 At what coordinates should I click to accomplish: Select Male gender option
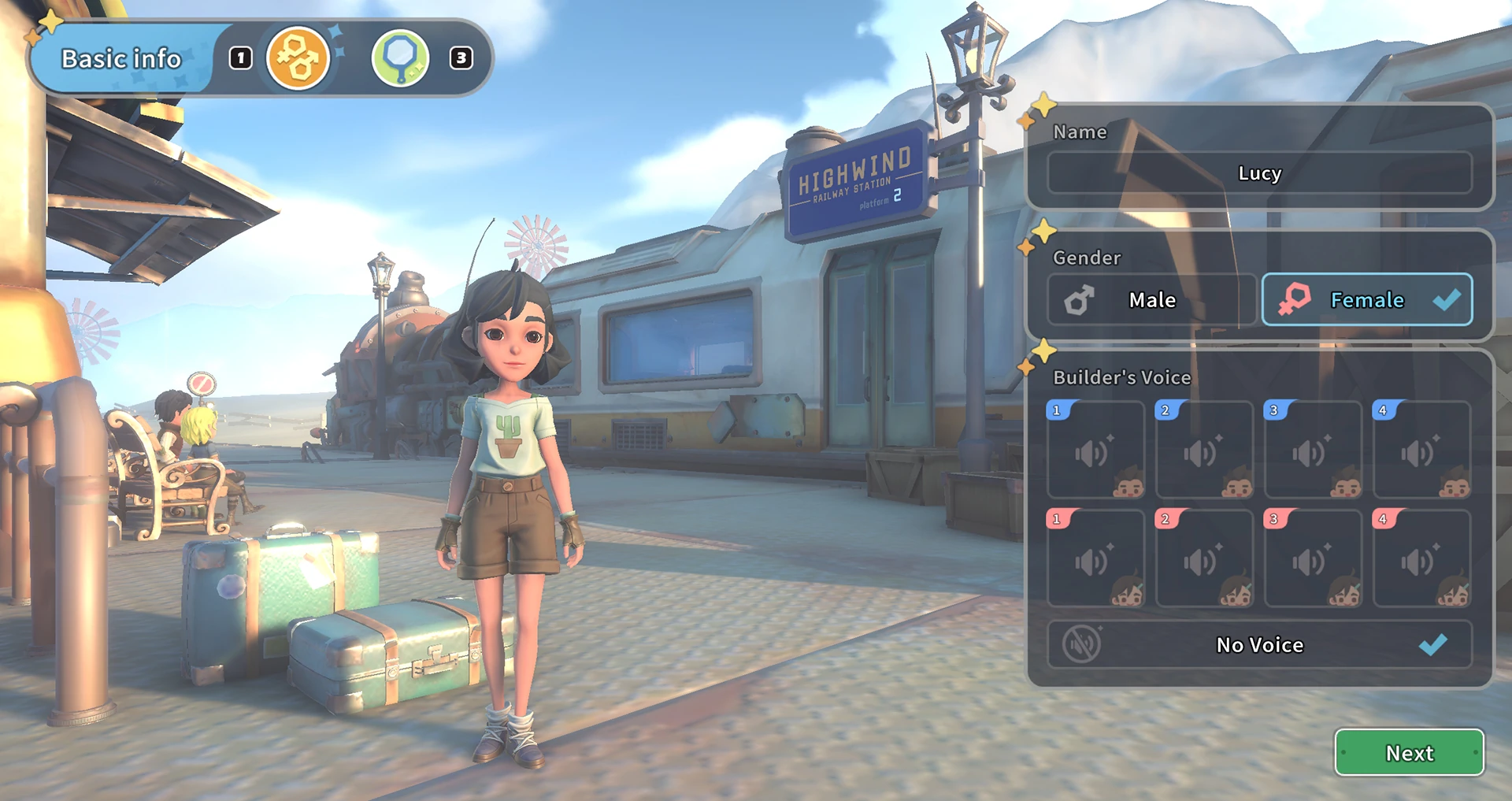pos(1151,300)
